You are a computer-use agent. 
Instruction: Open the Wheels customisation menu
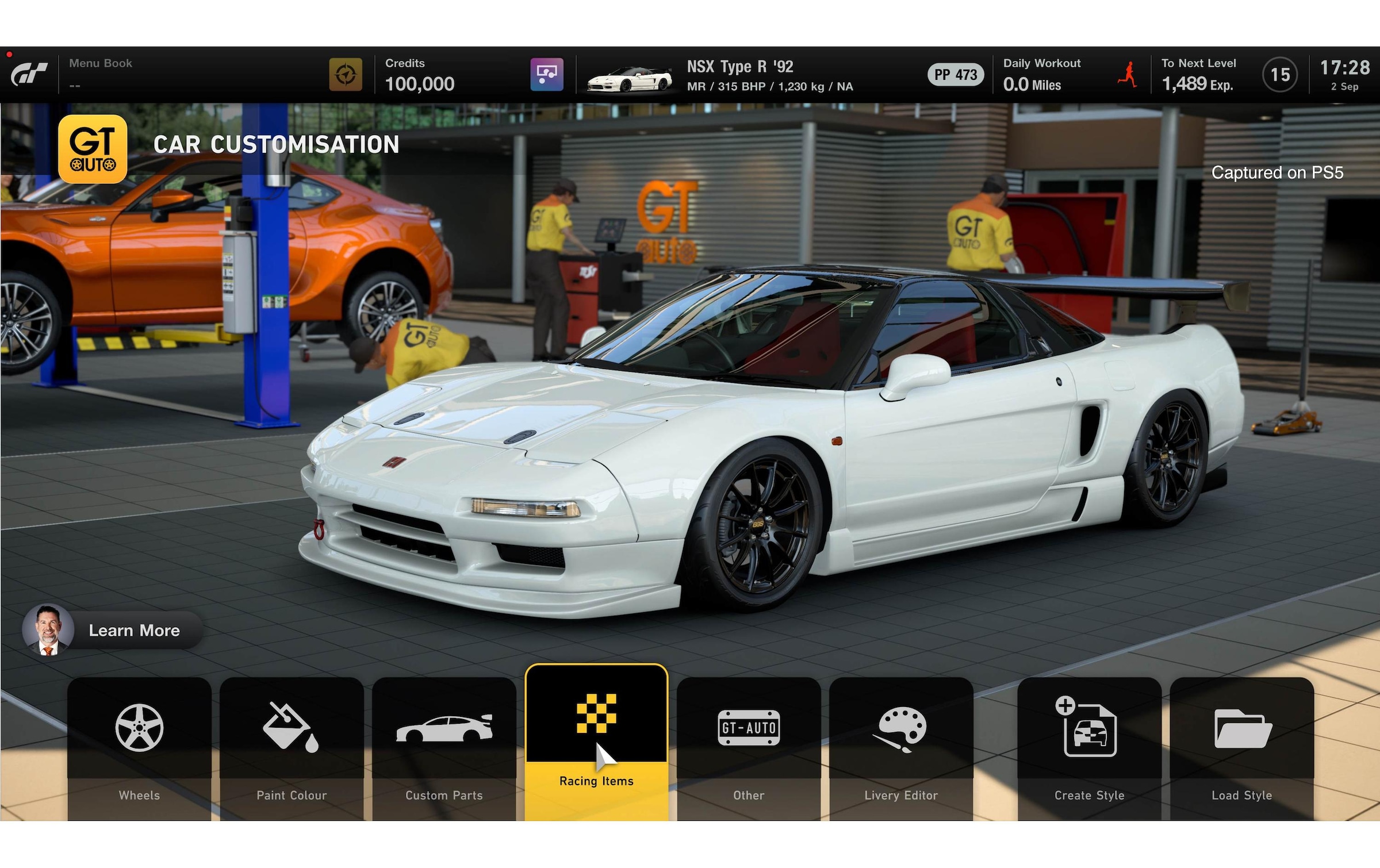tap(139, 747)
